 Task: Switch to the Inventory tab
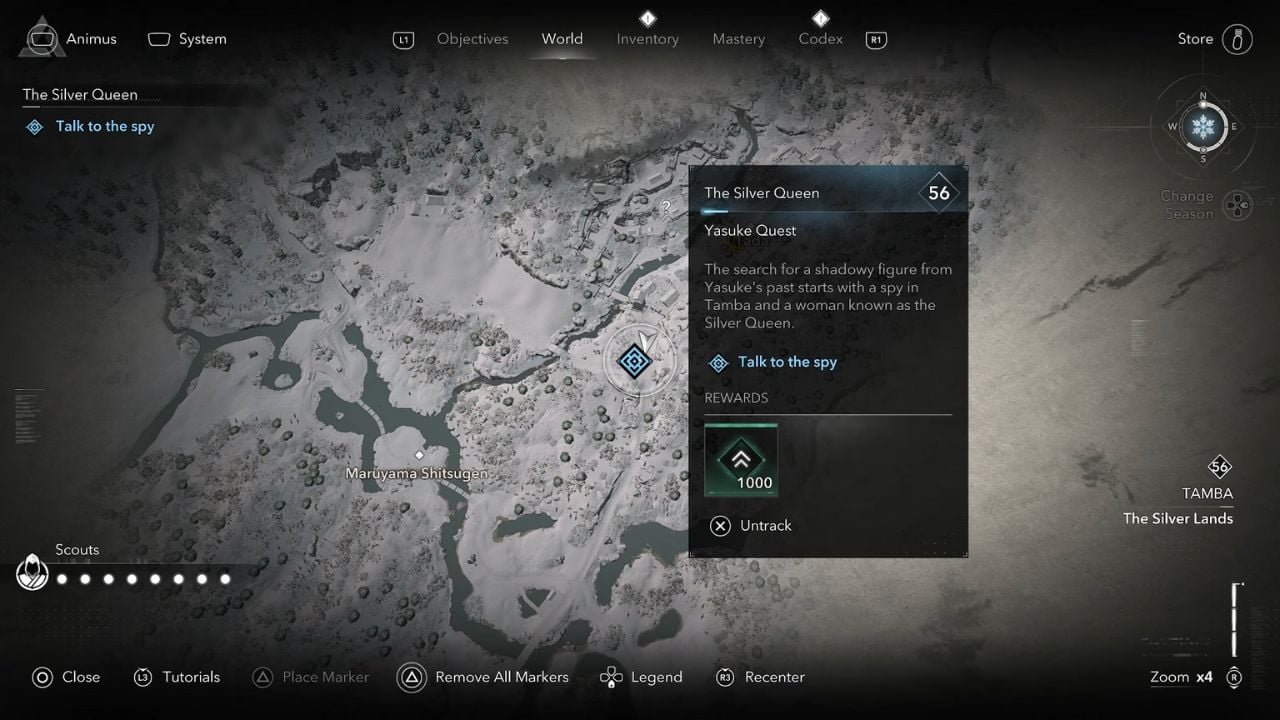[x=647, y=38]
